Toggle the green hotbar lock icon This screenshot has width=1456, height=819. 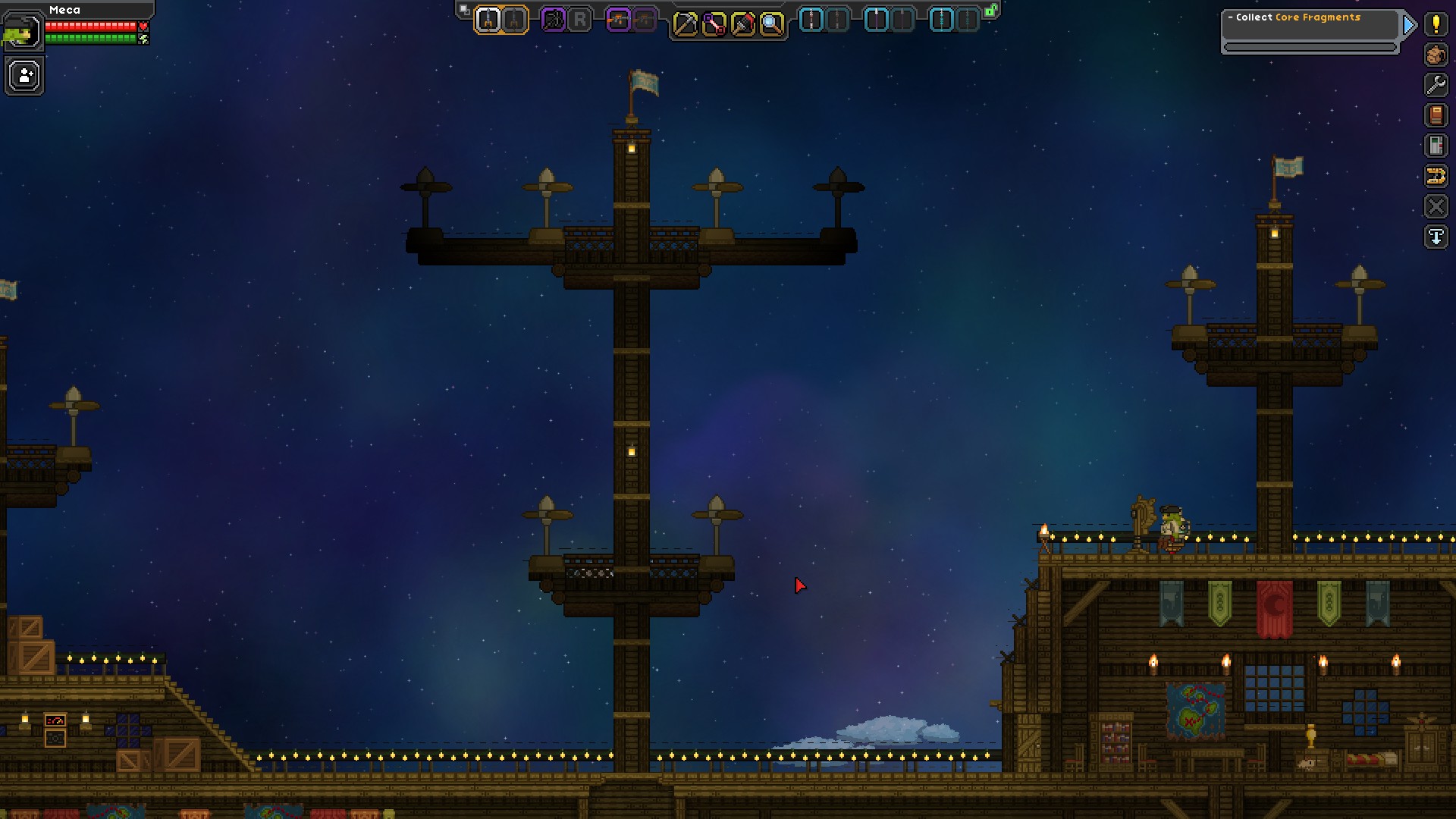[990, 11]
